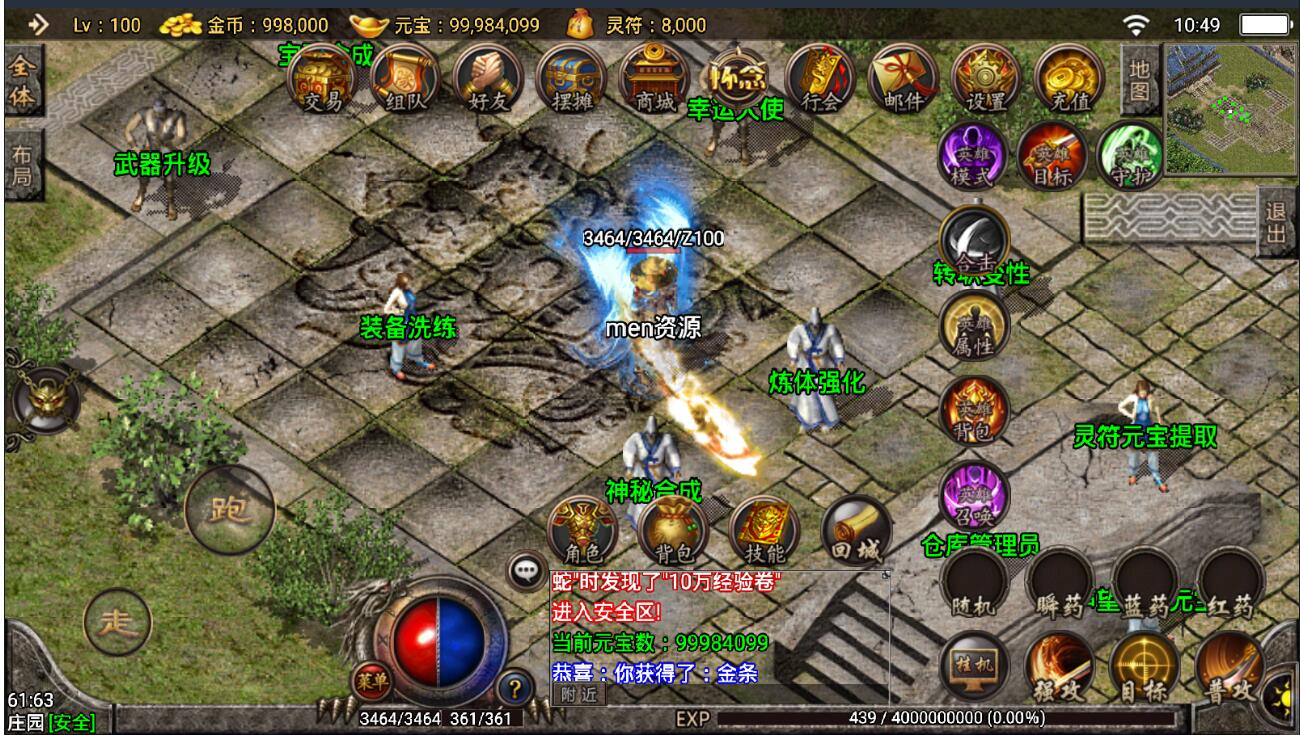Open the 组队 team menu
Viewport: 1300px width, 735px height.
(405, 79)
